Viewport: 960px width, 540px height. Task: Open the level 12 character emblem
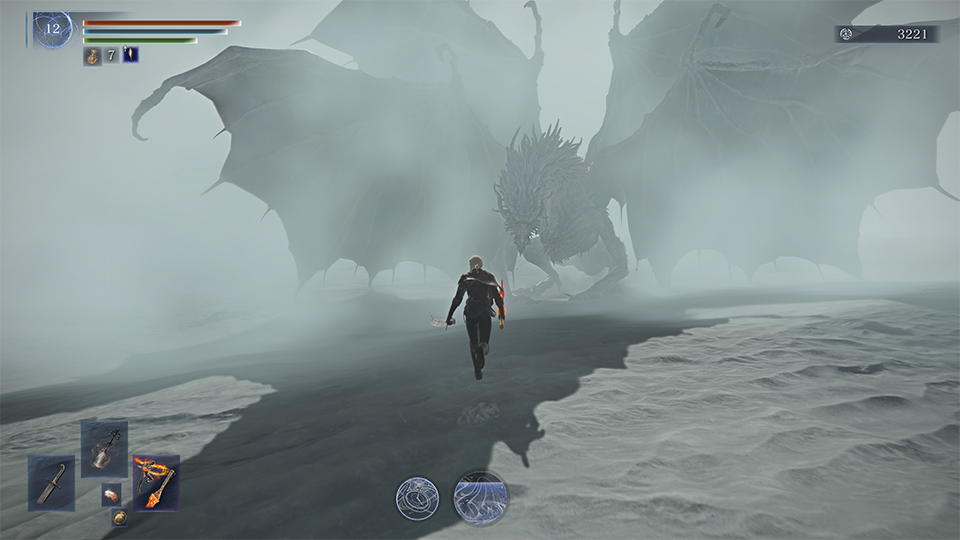(52, 30)
